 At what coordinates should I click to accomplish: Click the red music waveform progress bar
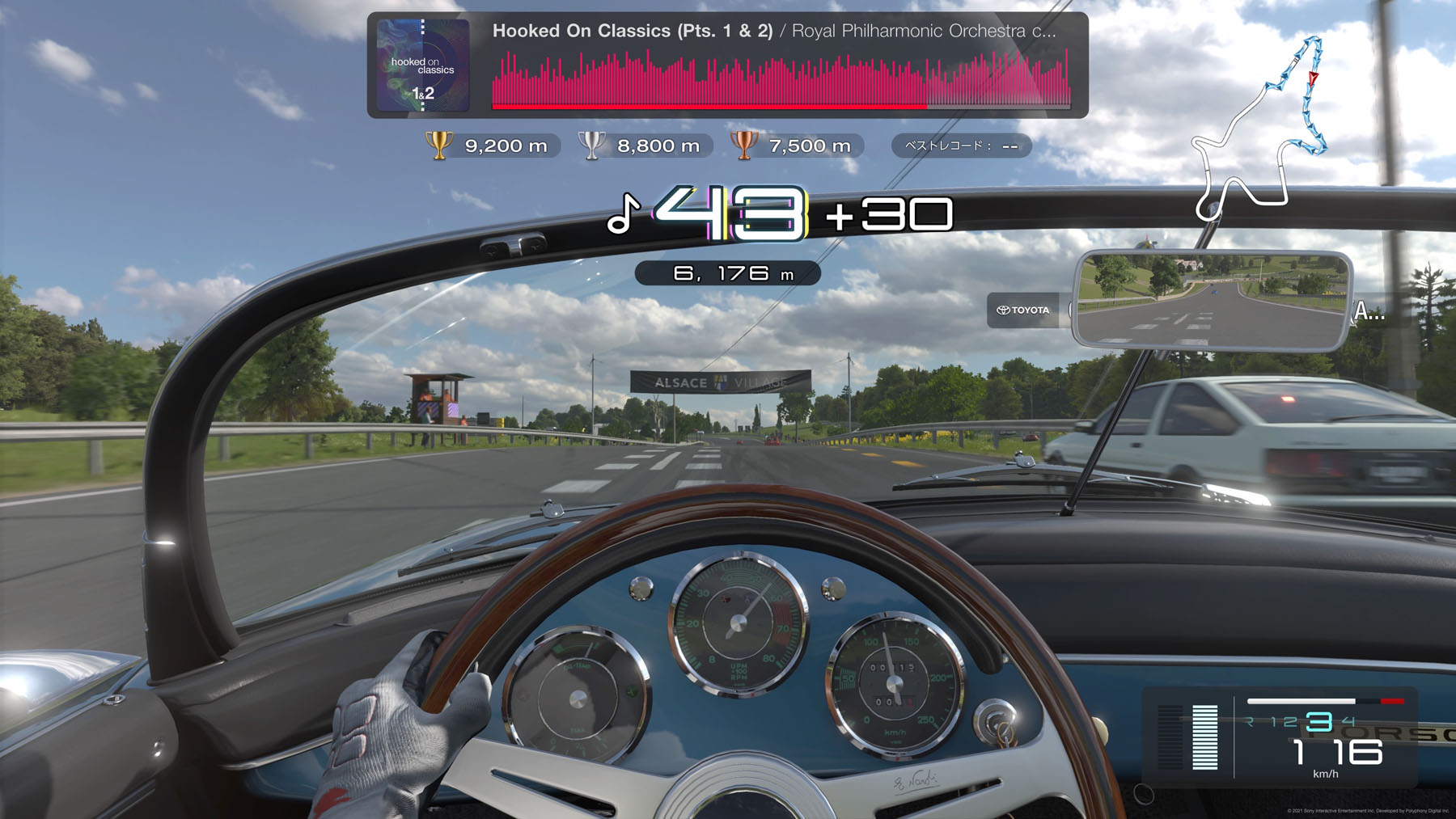coord(781,80)
